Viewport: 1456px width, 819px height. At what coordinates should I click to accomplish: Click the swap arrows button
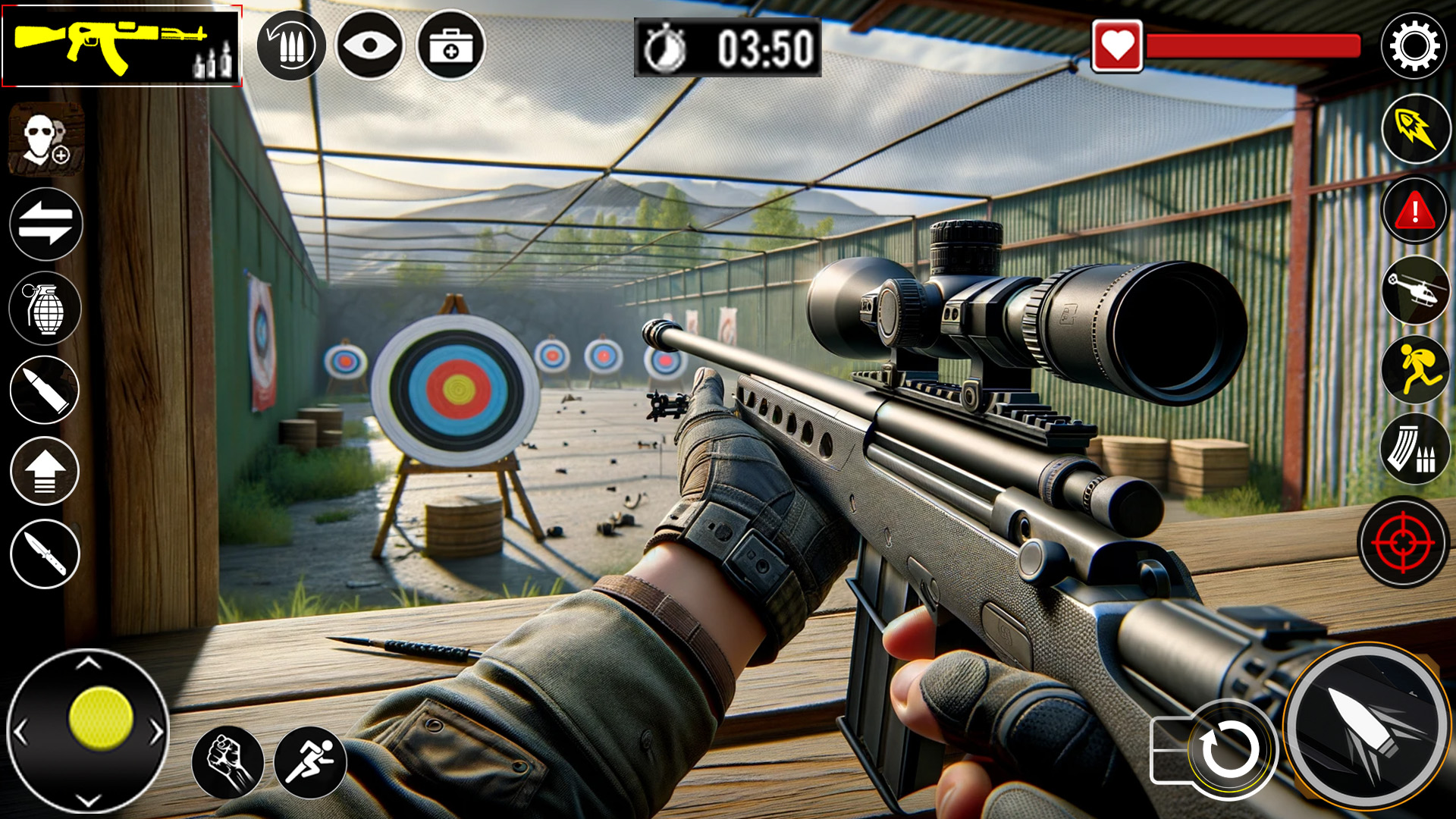point(45,224)
